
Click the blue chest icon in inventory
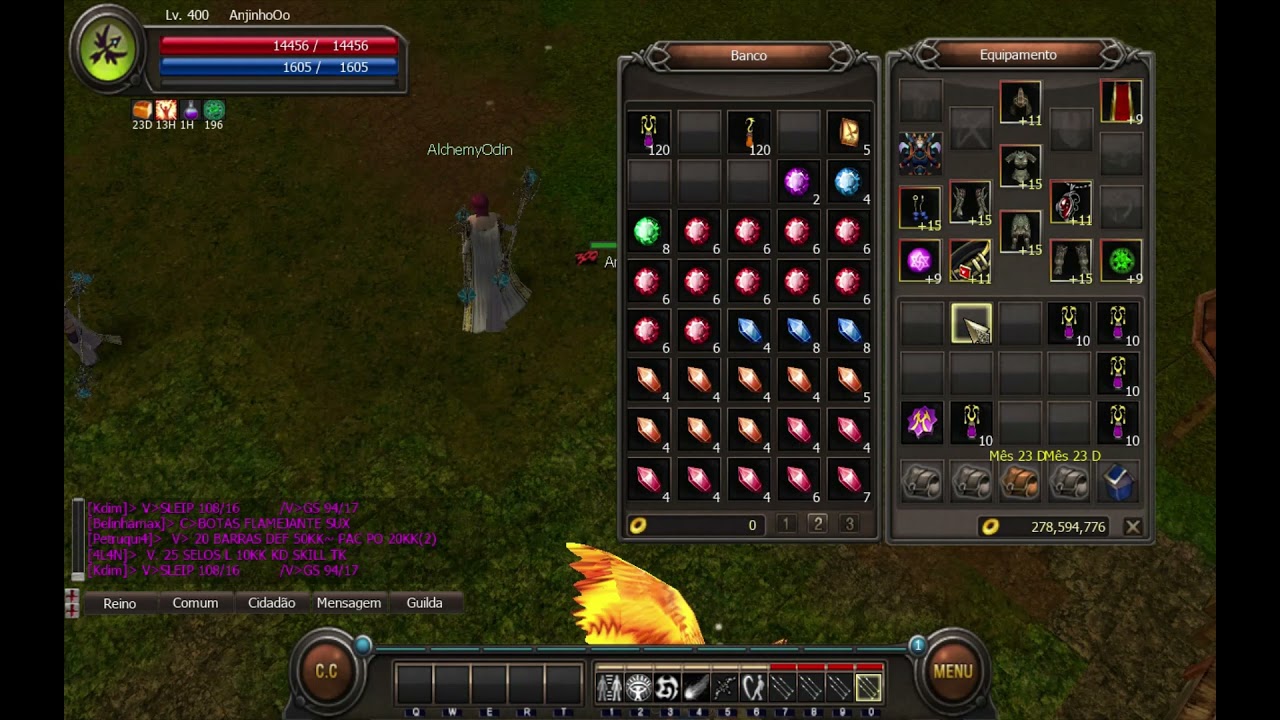point(1118,483)
